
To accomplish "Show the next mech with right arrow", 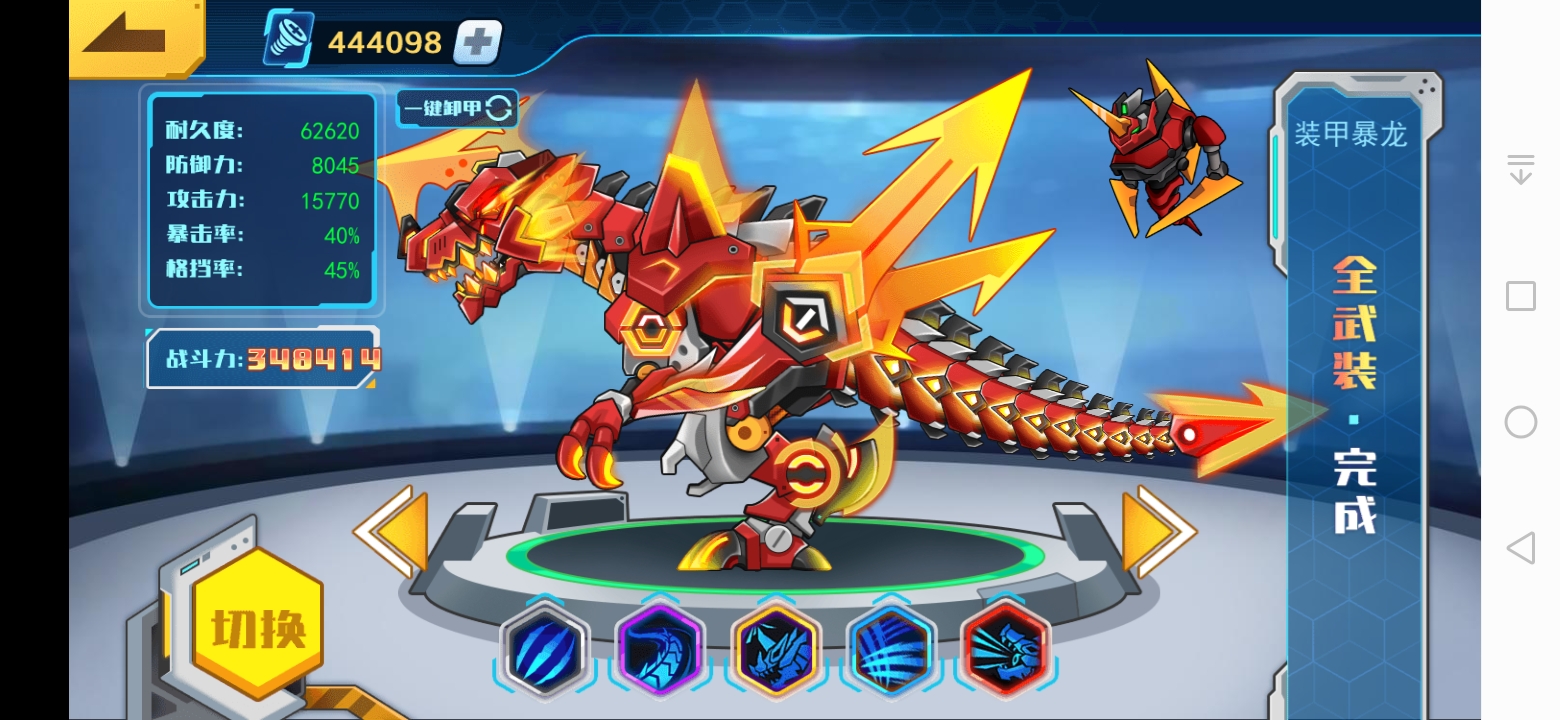I will [x=1158, y=531].
